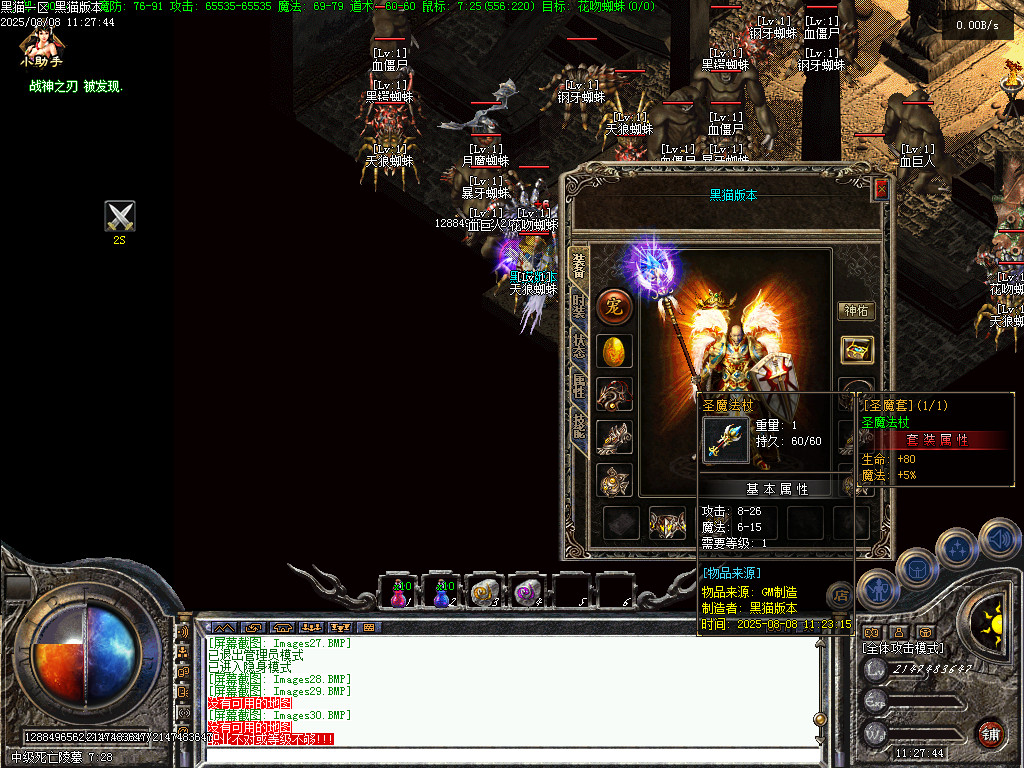Click the chat message text box
This screenshot has height=768, width=1024.
point(510,754)
